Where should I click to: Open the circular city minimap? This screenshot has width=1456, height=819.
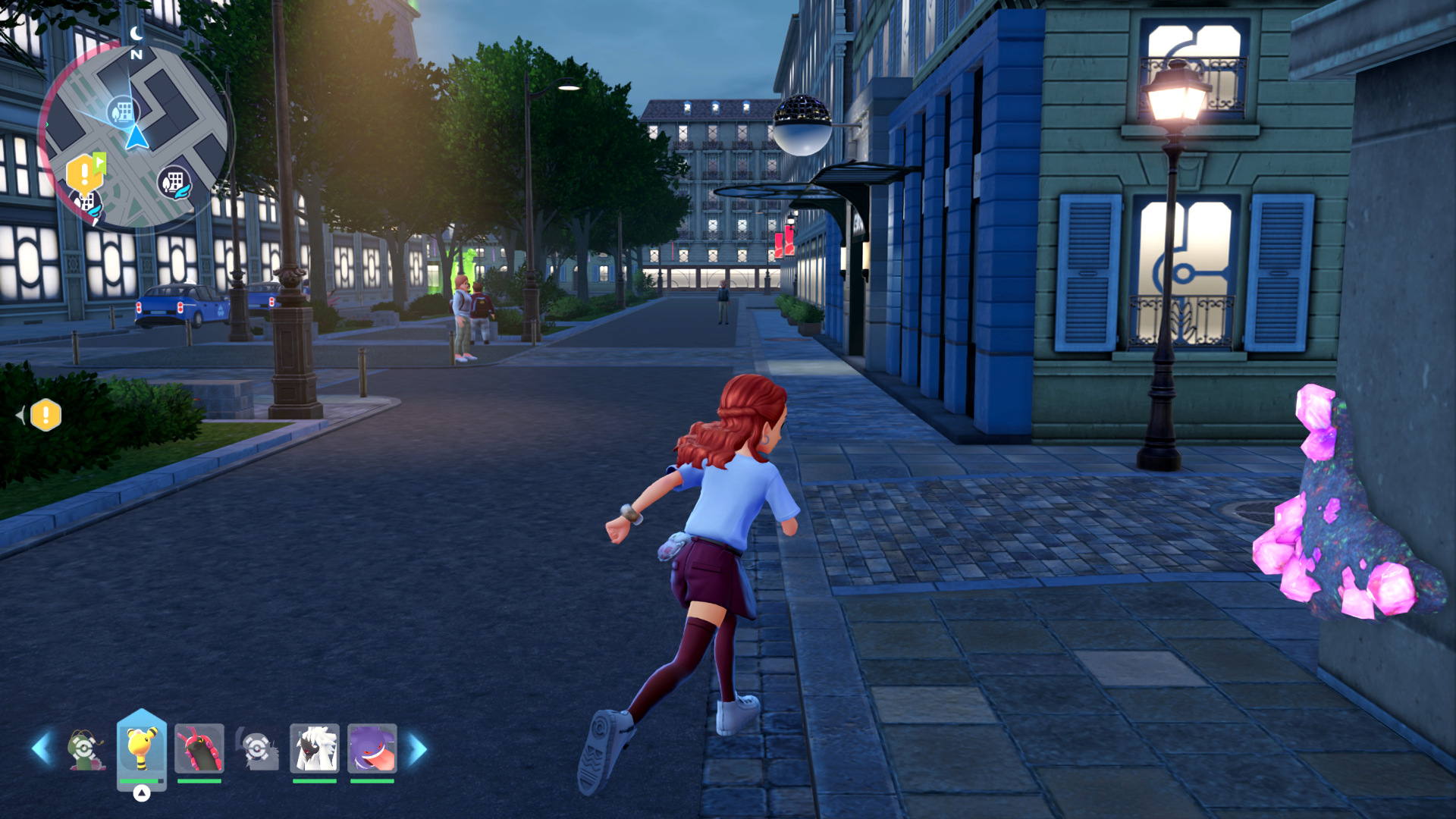click(x=134, y=136)
